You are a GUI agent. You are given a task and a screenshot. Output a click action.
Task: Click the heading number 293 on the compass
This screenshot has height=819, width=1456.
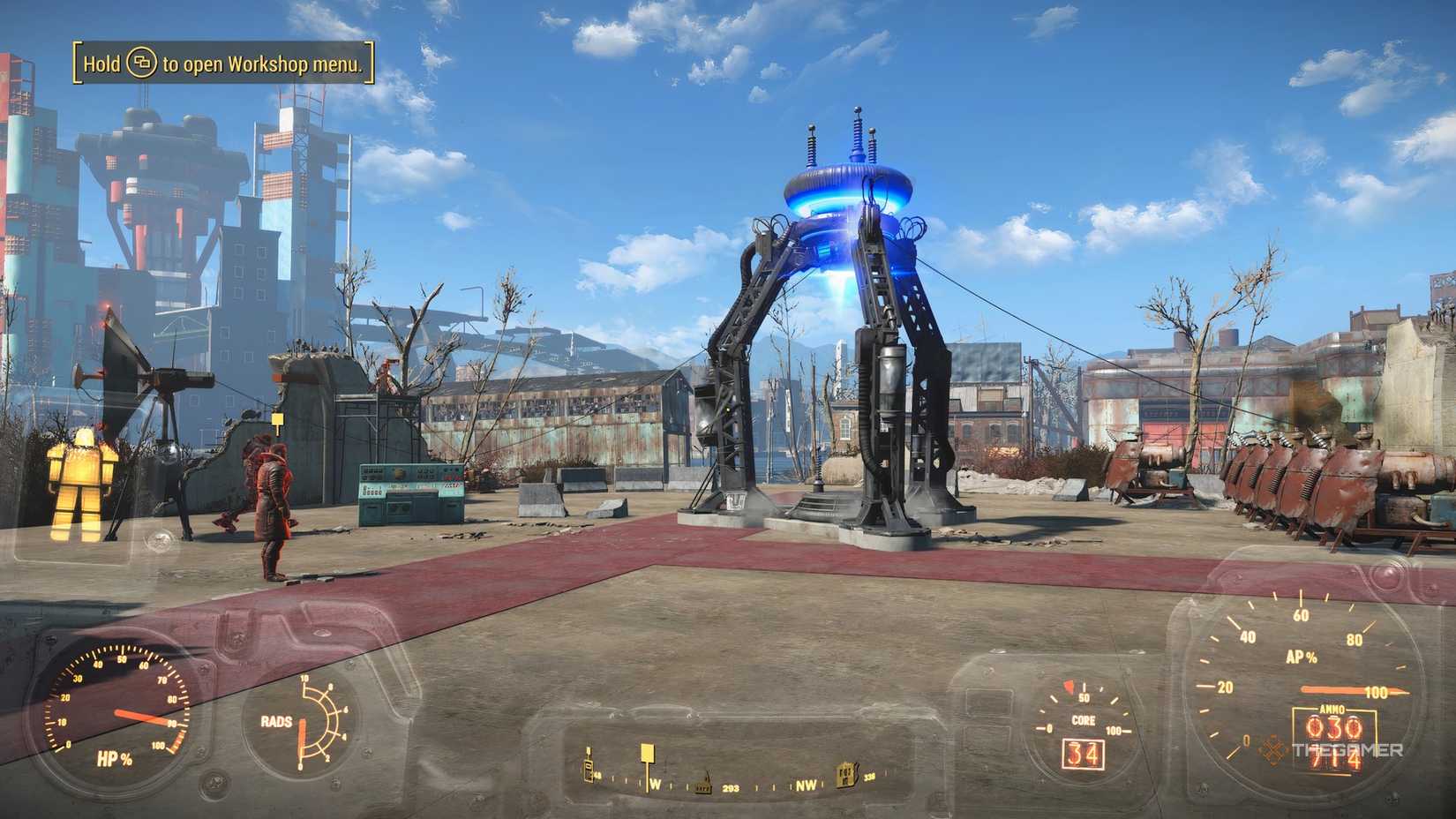[x=731, y=785]
